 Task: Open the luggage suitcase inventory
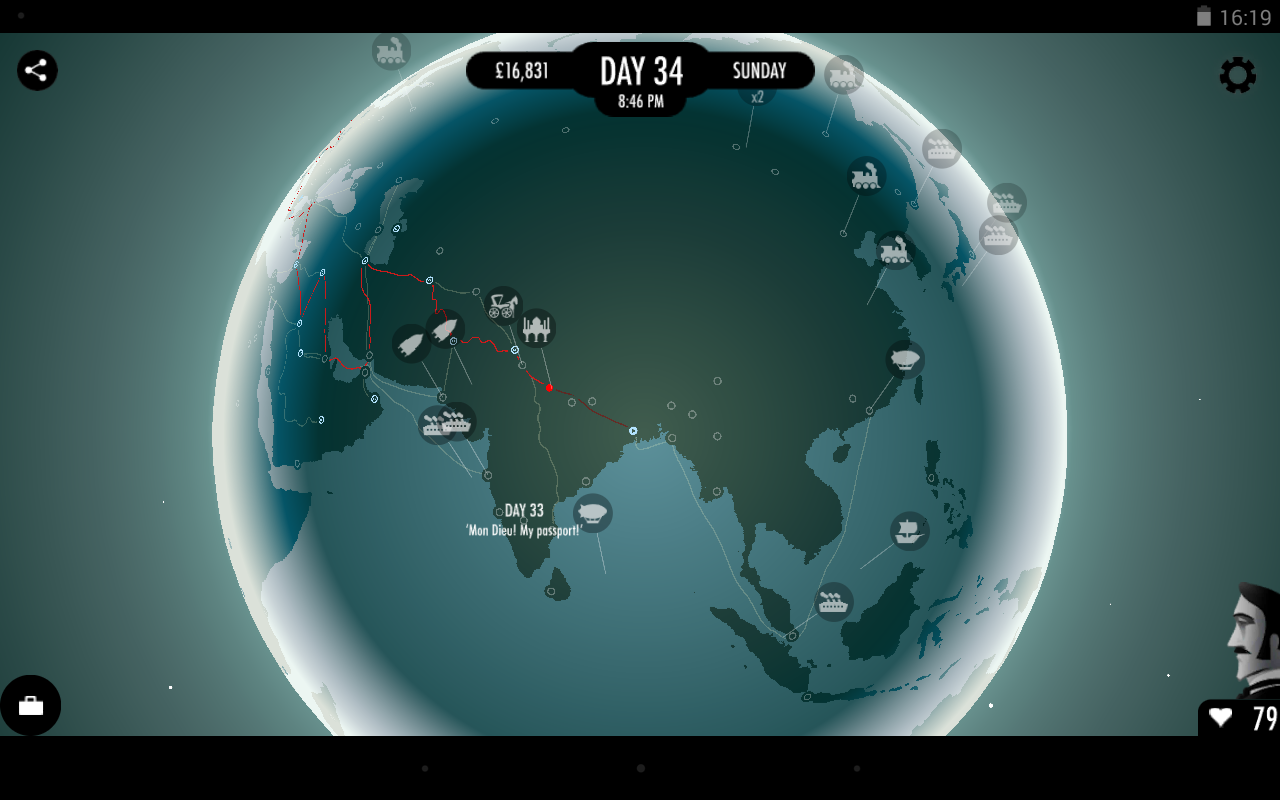click(31, 705)
